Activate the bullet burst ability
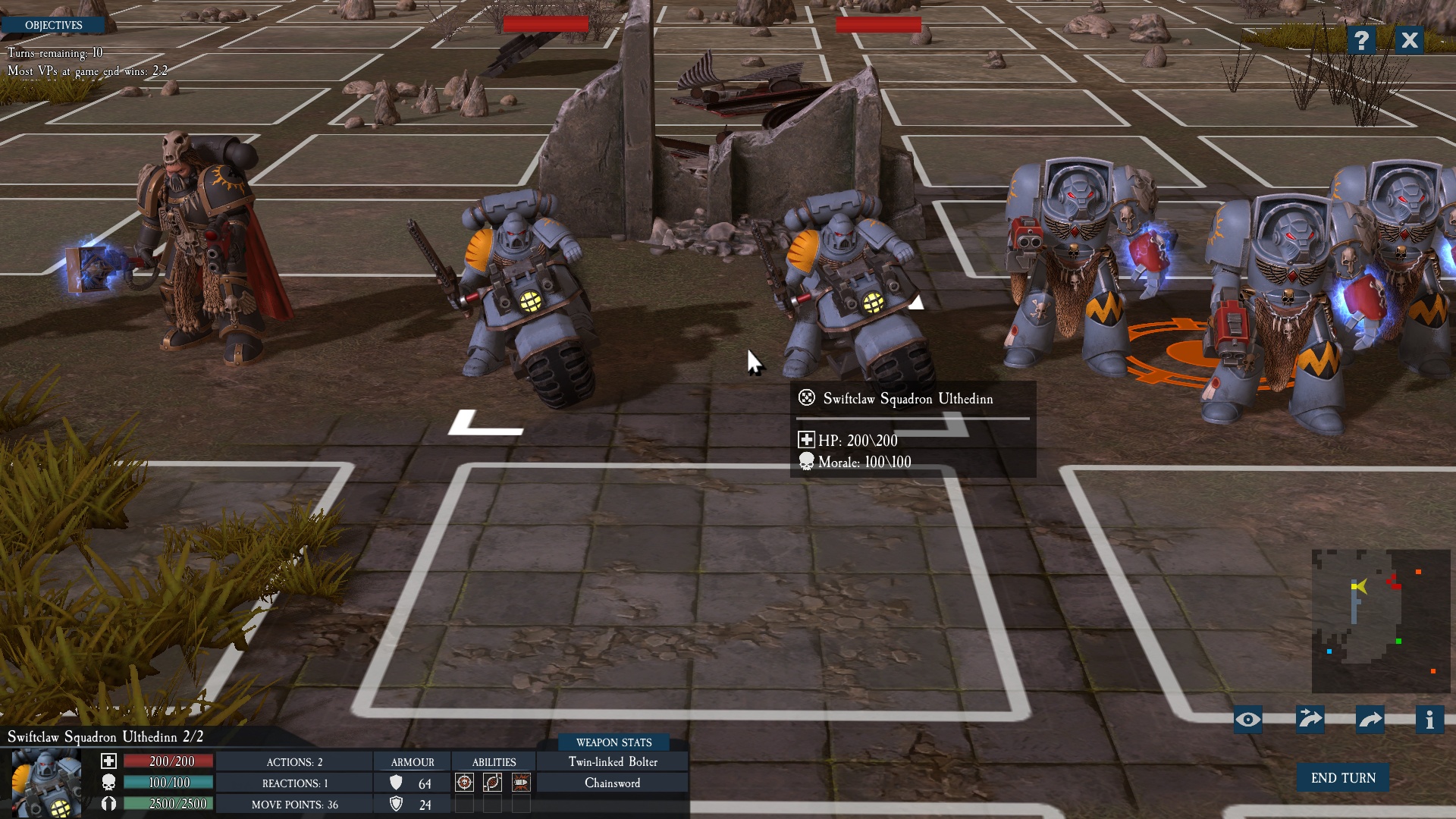The width and height of the screenshot is (1456, 819). [521, 783]
